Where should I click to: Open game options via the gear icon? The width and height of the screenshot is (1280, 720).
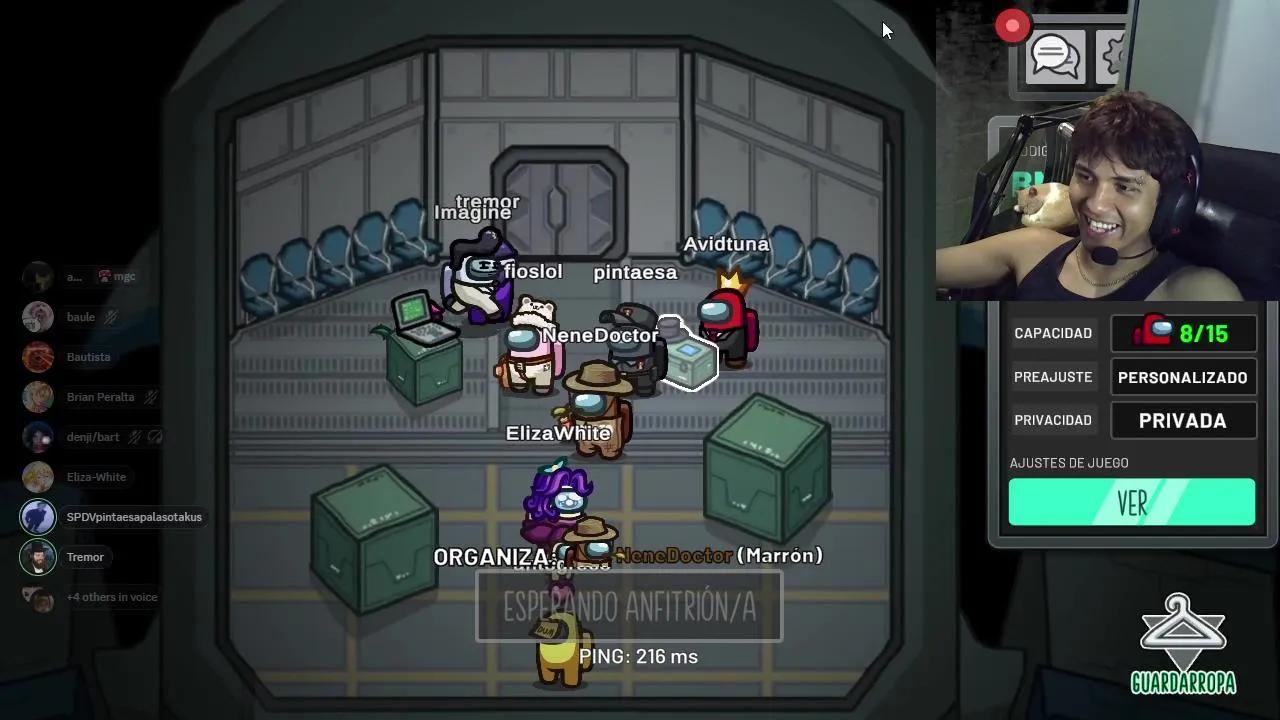click(1112, 56)
